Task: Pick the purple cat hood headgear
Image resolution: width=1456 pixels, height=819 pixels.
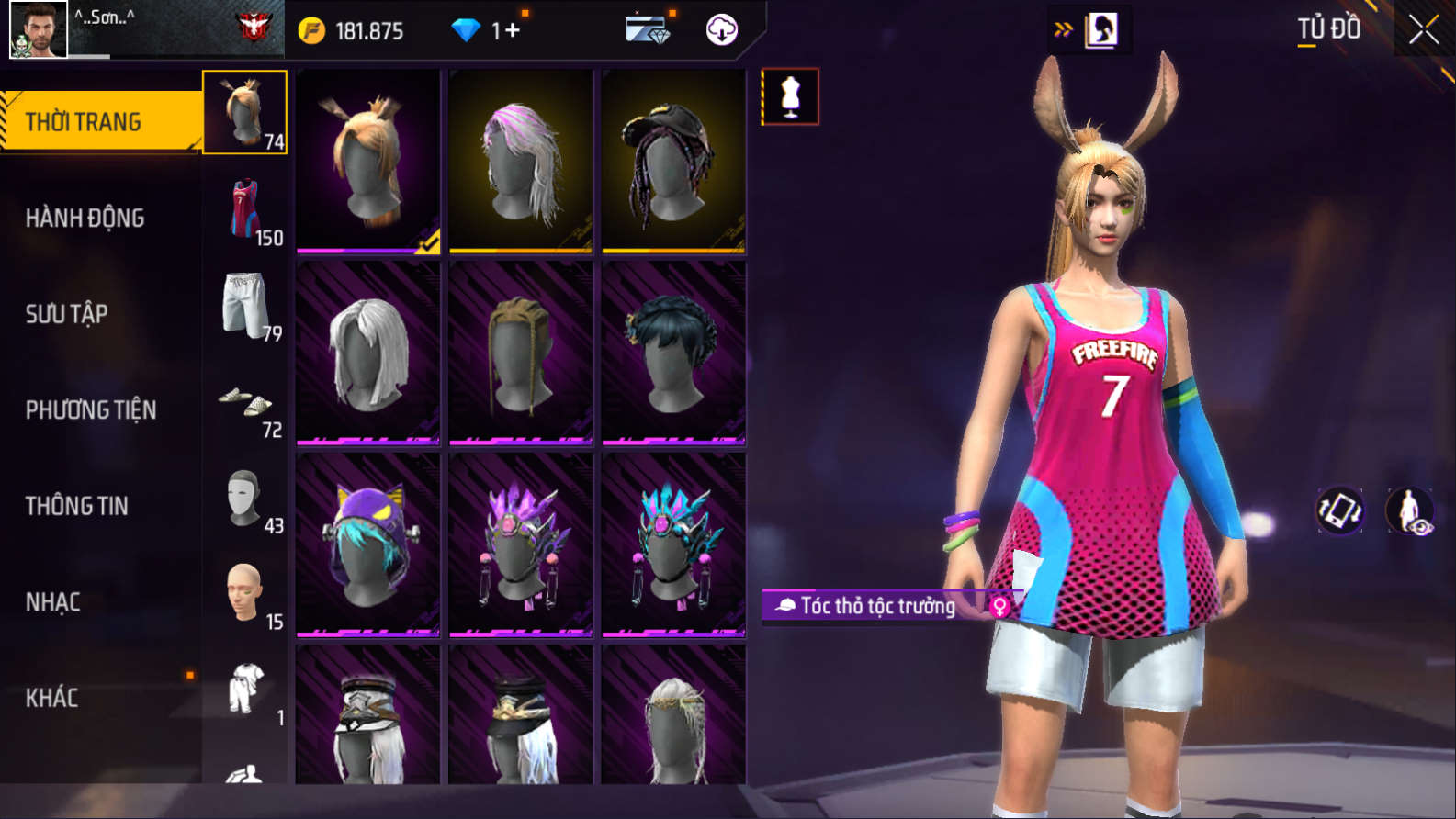Action: (367, 544)
